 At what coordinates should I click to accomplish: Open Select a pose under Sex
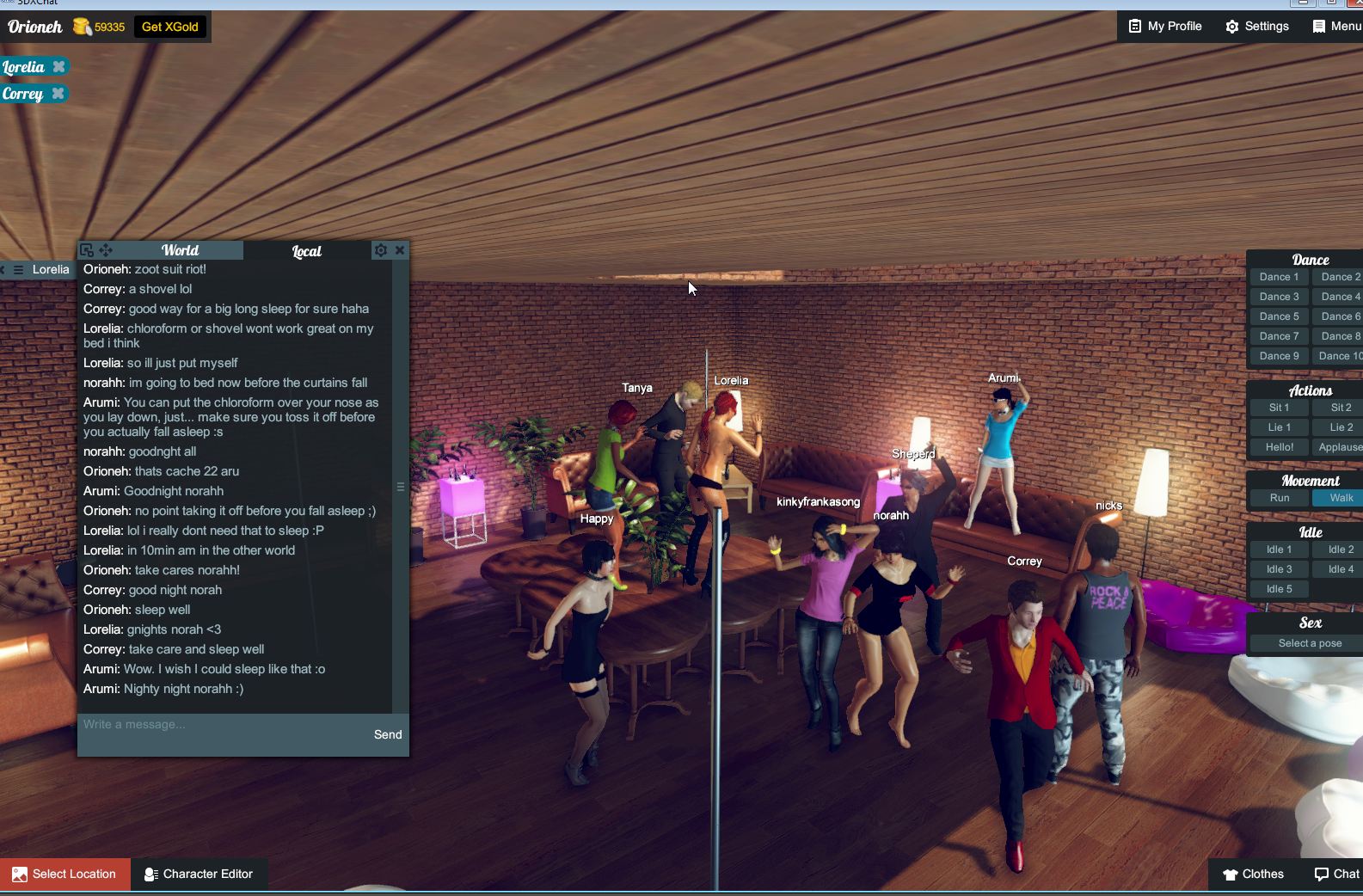(1309, 642)
